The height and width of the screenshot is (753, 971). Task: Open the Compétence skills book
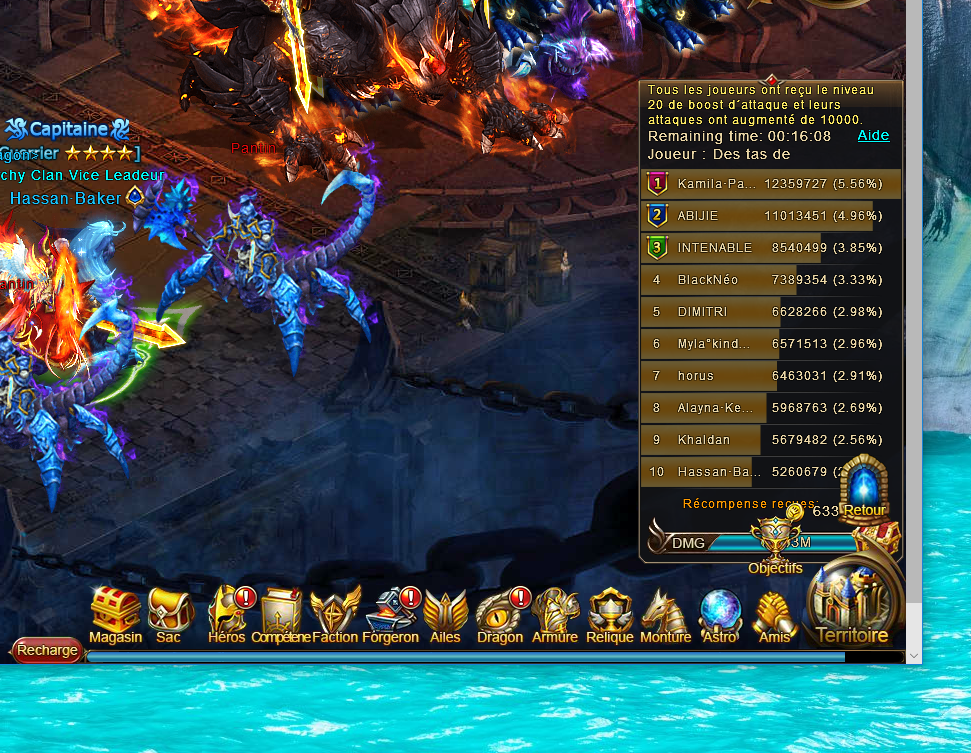click(281, 612)
